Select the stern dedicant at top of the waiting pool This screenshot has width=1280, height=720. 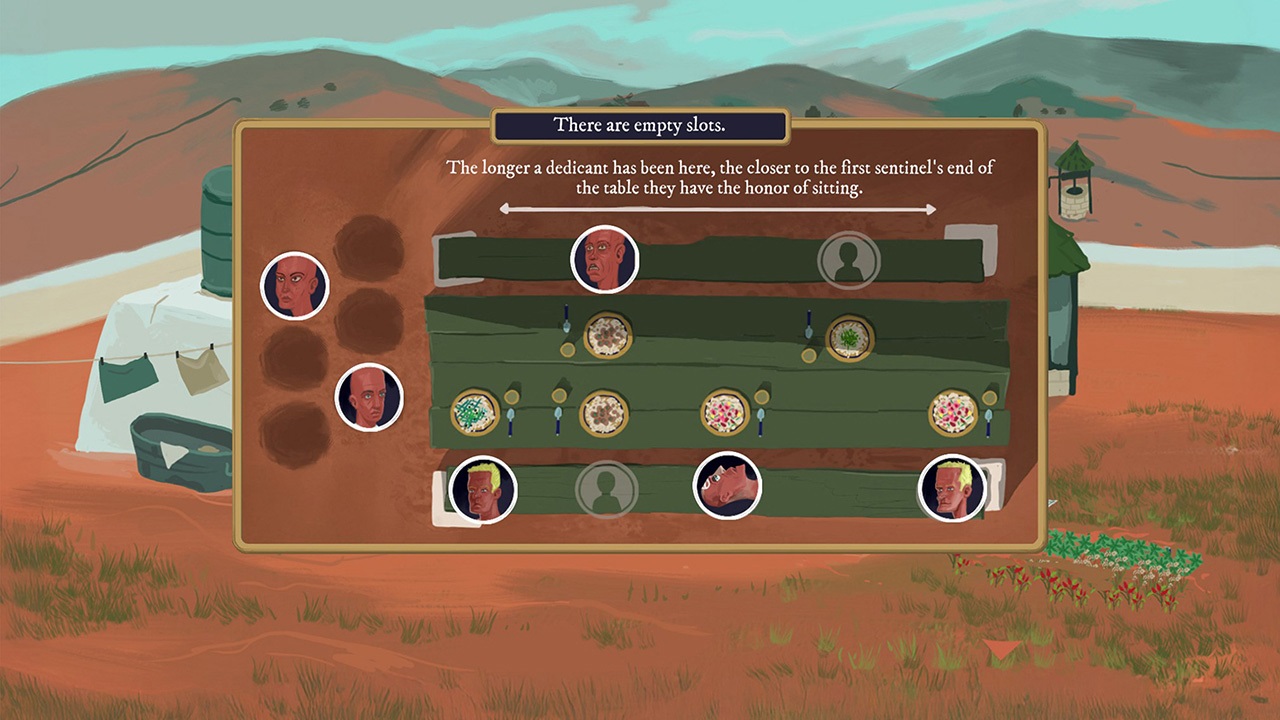coord(295,286)
